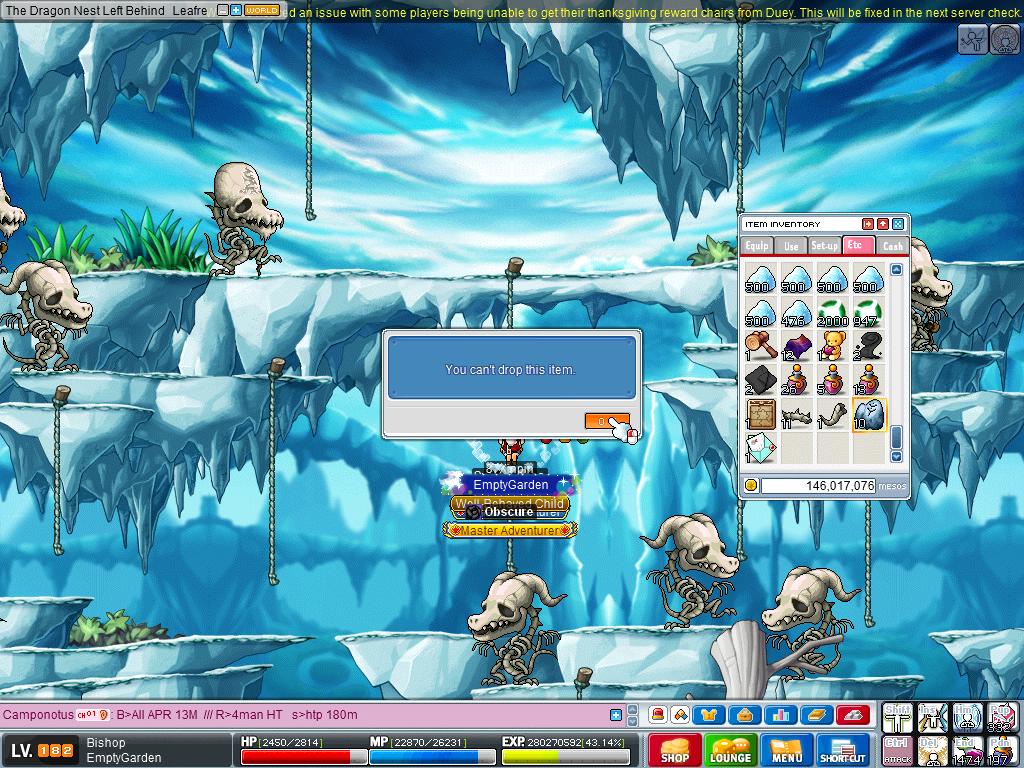1024x768 pixels.
Task: Select the wooden hammer item slot
Action: 761,345
